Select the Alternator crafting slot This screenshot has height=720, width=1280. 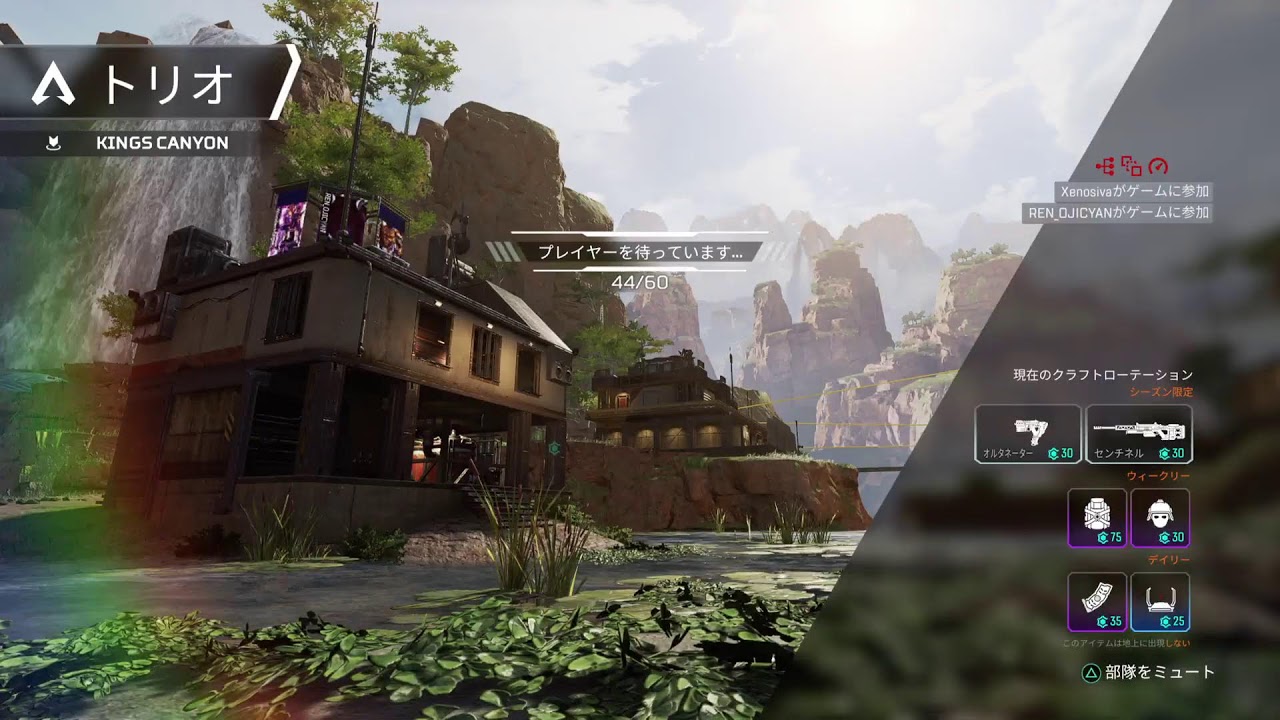pyautogui.click(x=1027, y=434)
